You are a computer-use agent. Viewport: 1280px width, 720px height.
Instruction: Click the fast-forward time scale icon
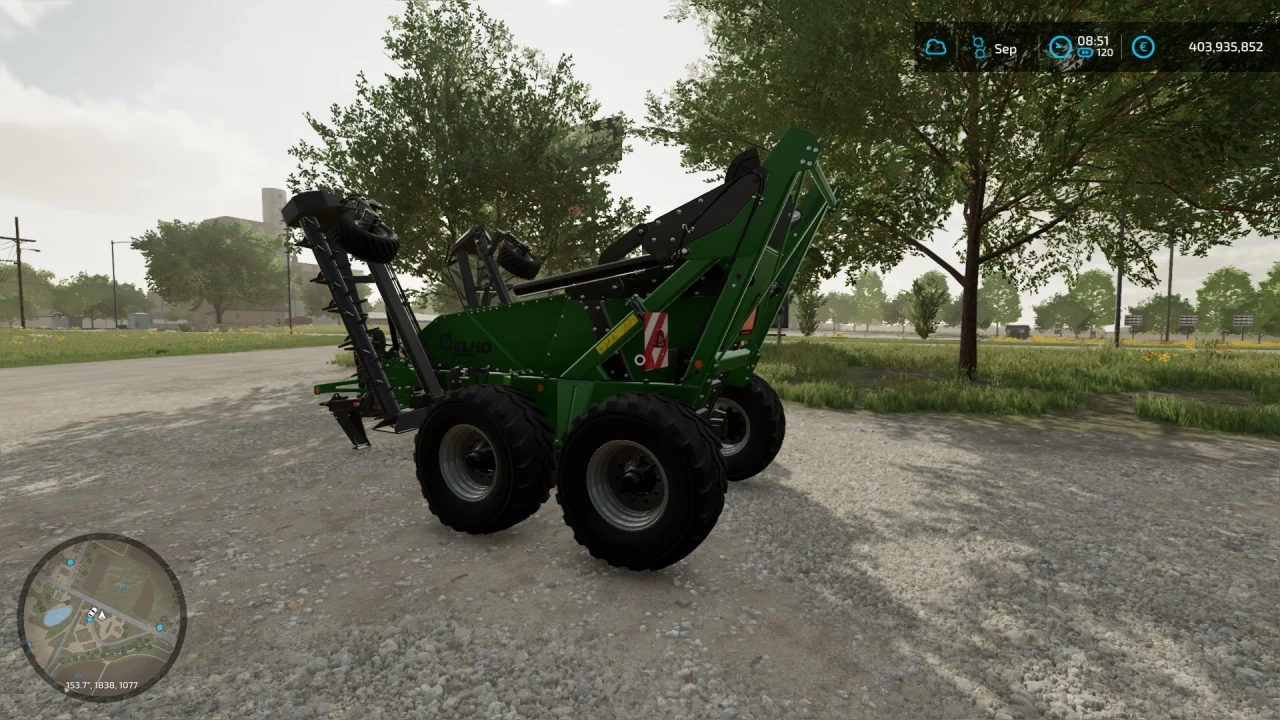[1086, 51]
